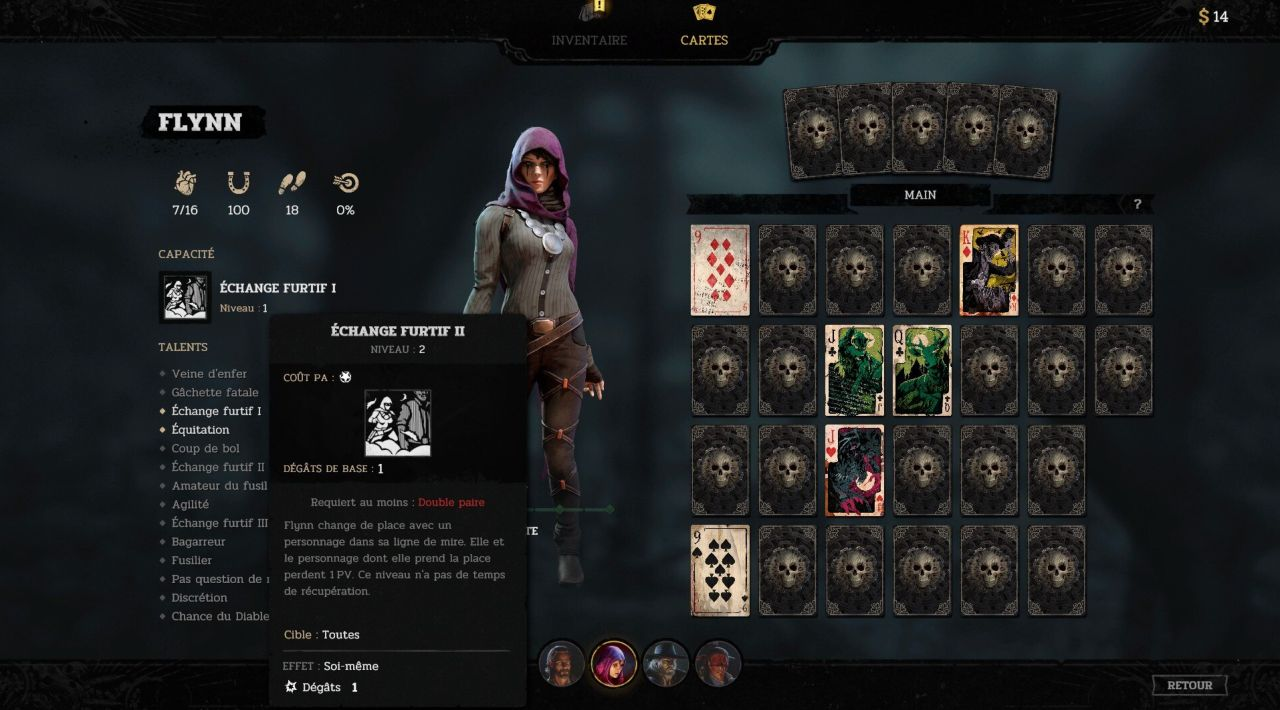Choose the Discrétion talent
This screenshot has height=710, width=1280.
[x=199, y=598]
